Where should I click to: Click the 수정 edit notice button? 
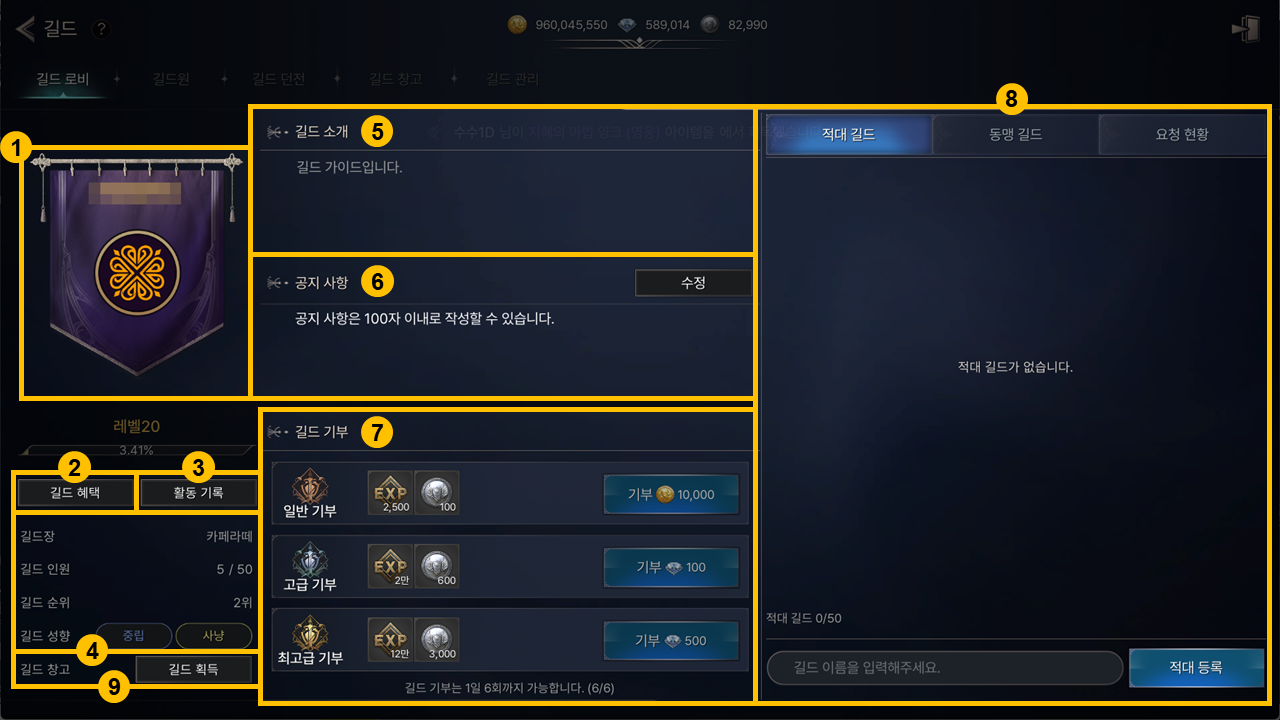[693, 283]
